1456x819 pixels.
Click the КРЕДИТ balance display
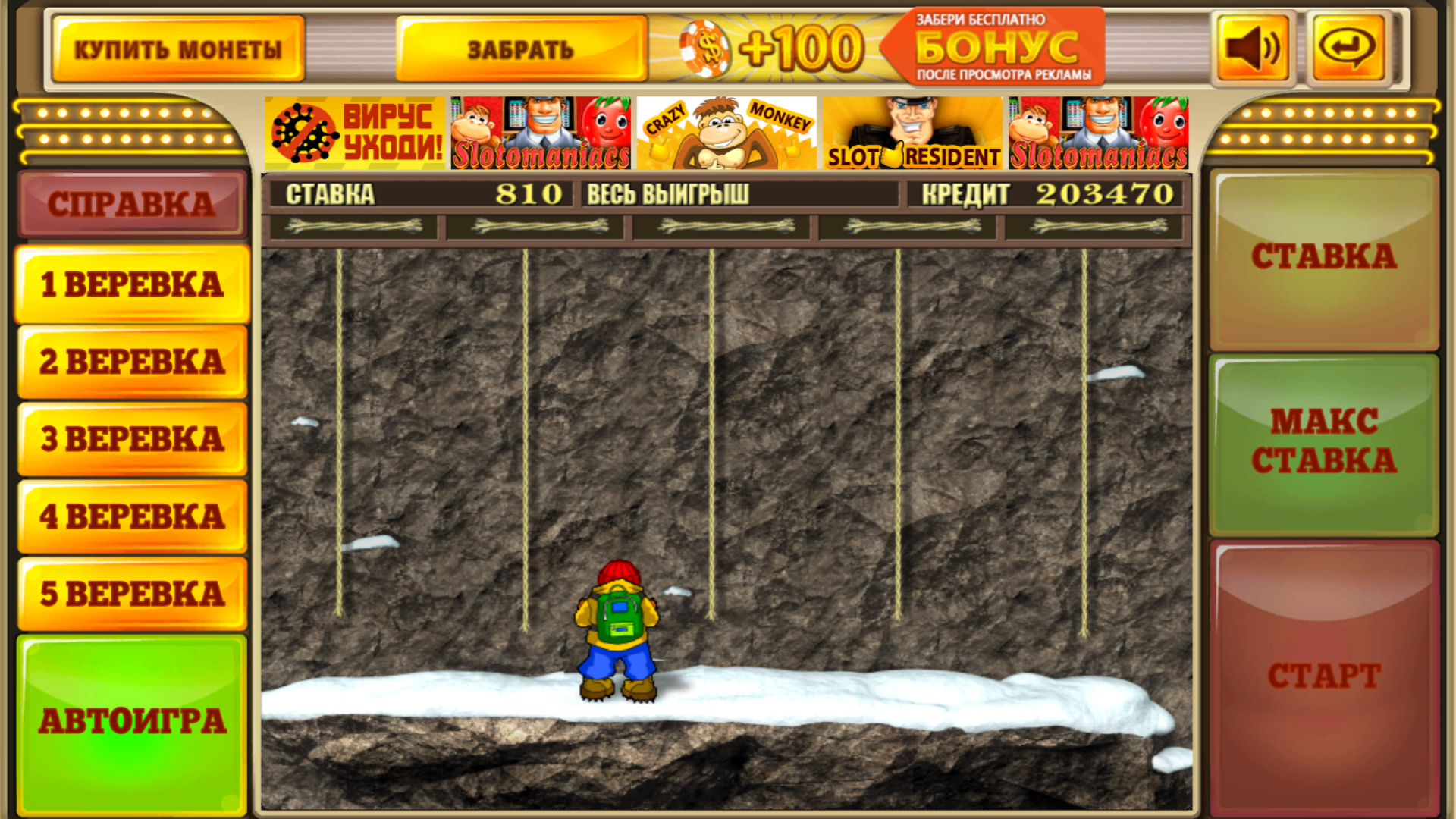(x=1046, y=194)
